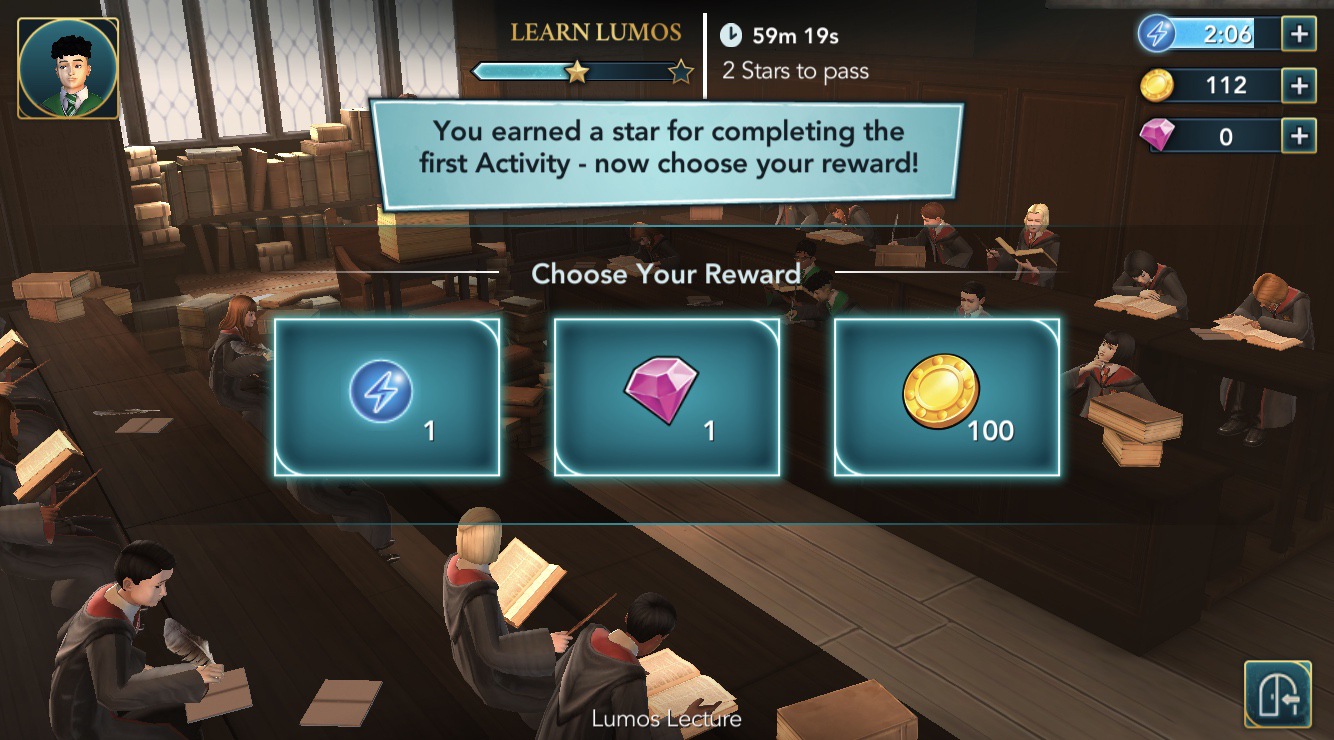Claim the 100 coins reward
The image size is (1334, 740).
pos(946,397)
